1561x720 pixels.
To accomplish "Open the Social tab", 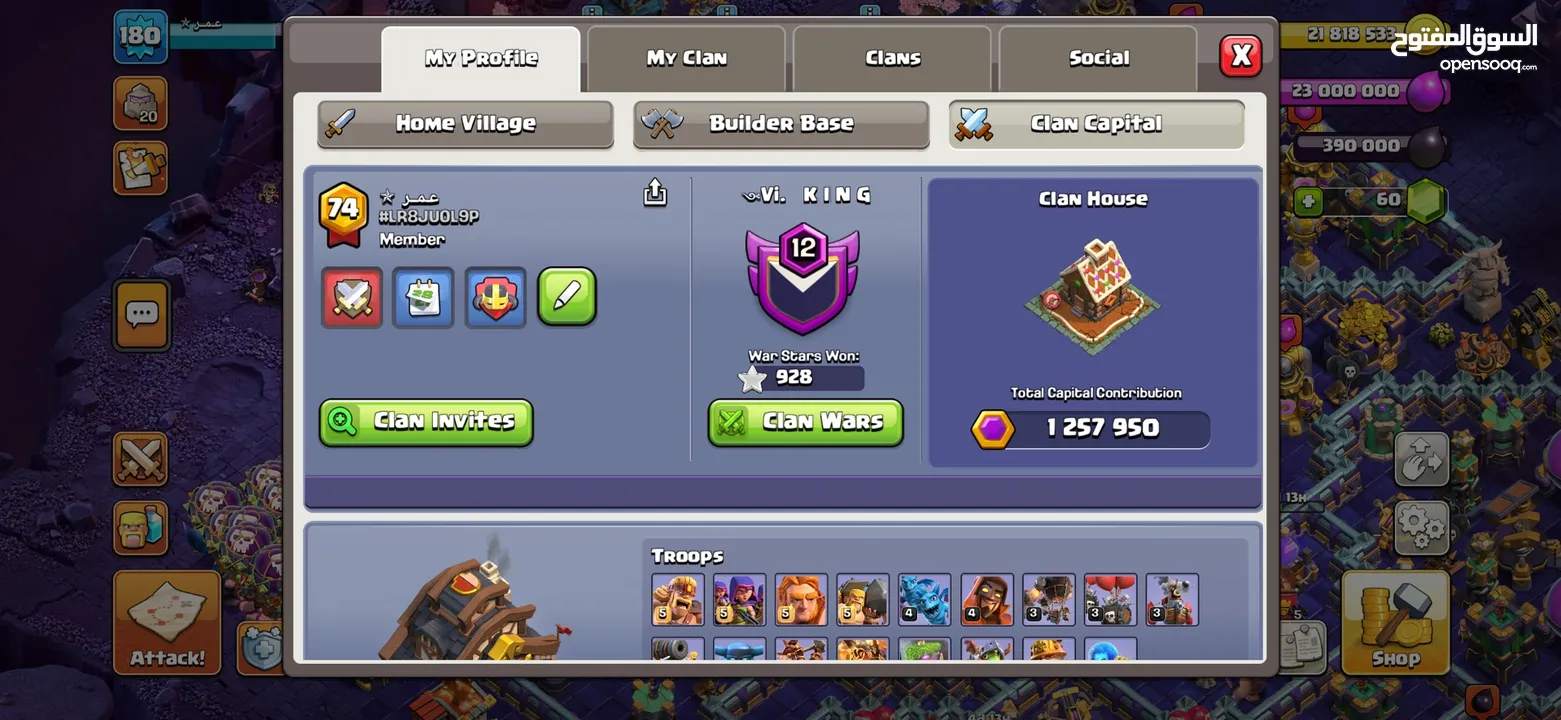I will pos(1096,58).
